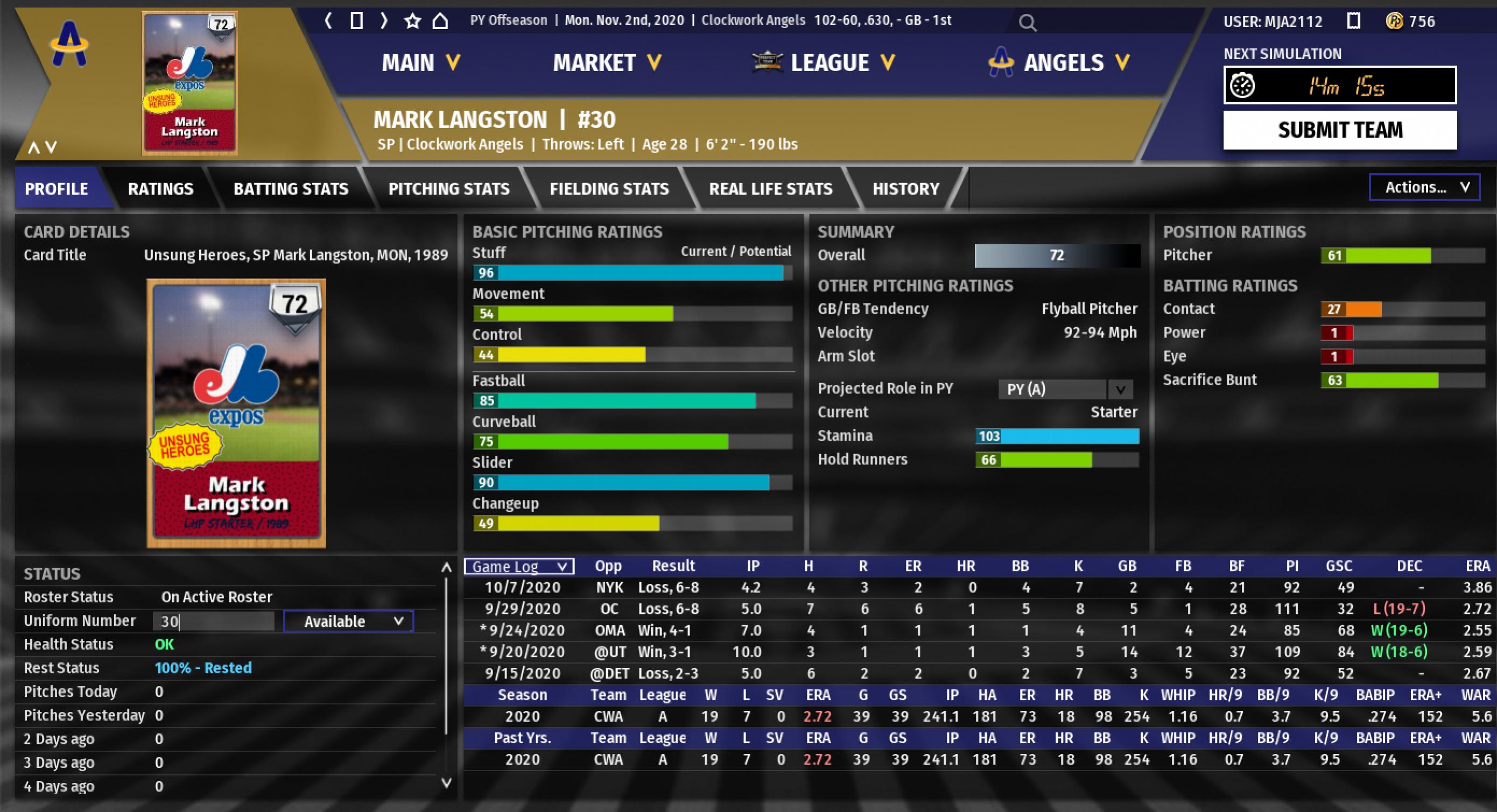Change Projected Role in PY dropdown
The image size is (1497, 812).
1065,389
